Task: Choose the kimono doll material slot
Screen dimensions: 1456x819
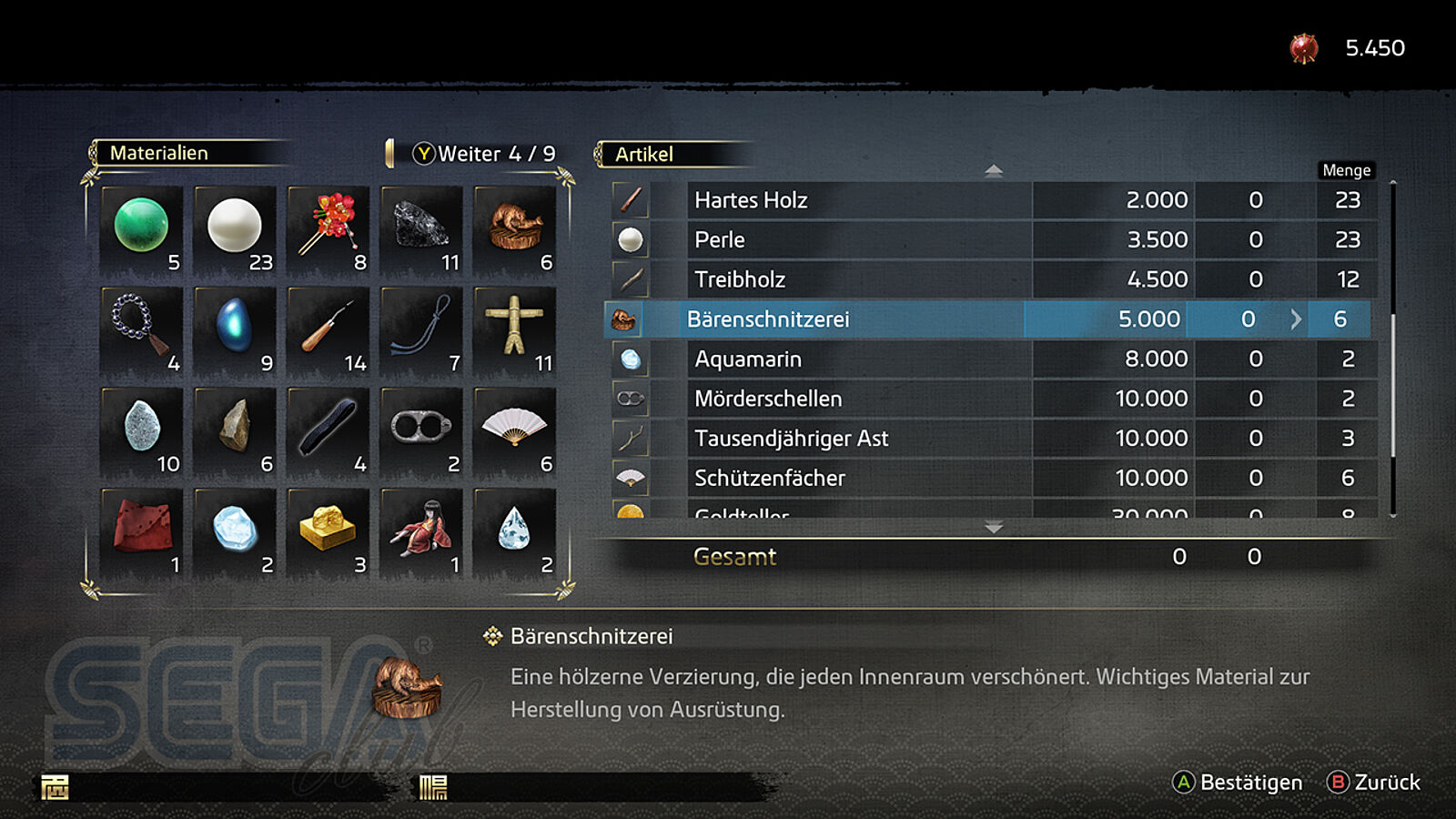Action: pyautogui.click(x=421, y=531)
